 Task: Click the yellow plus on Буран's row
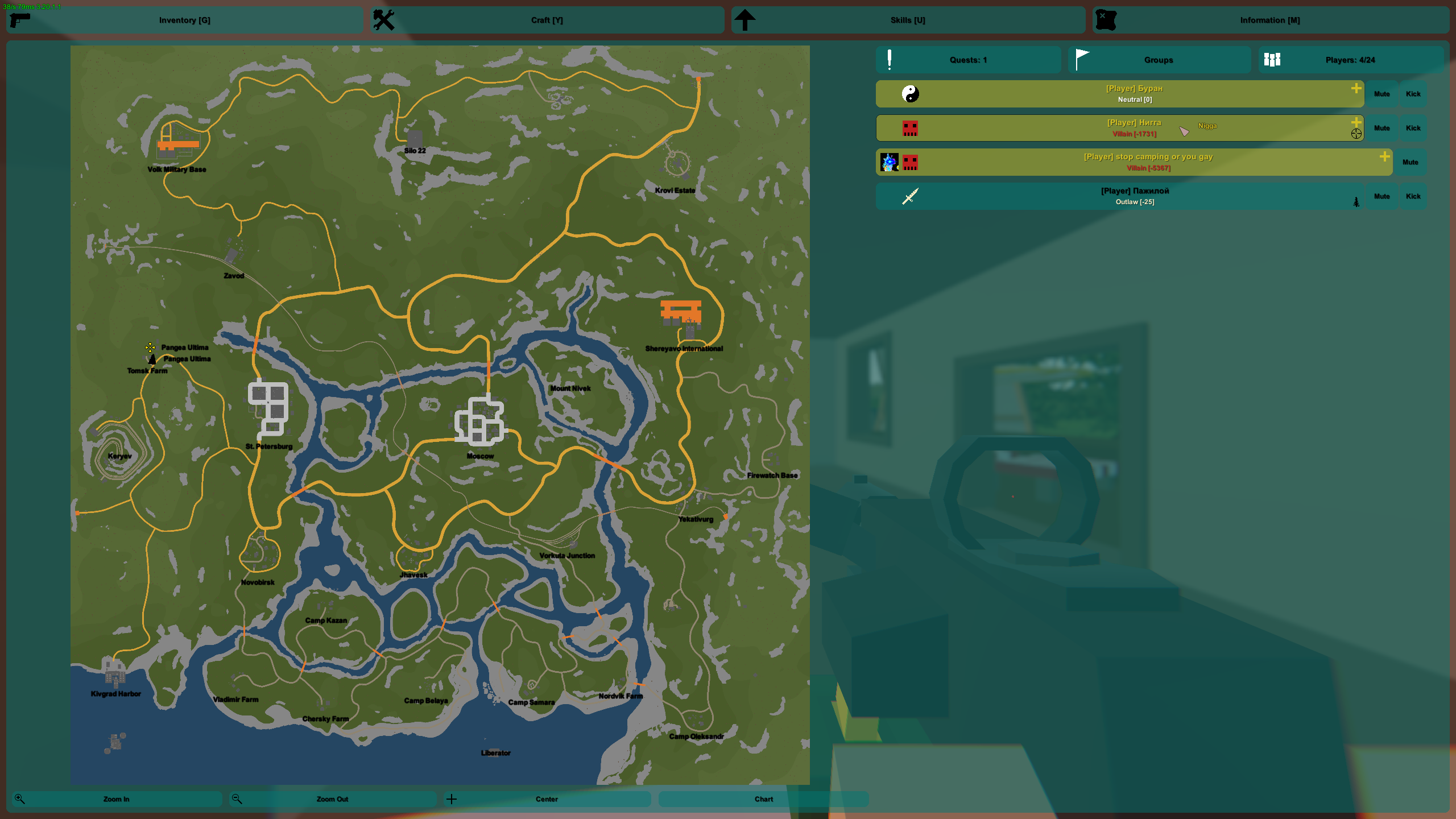(x=1356, y=88)
